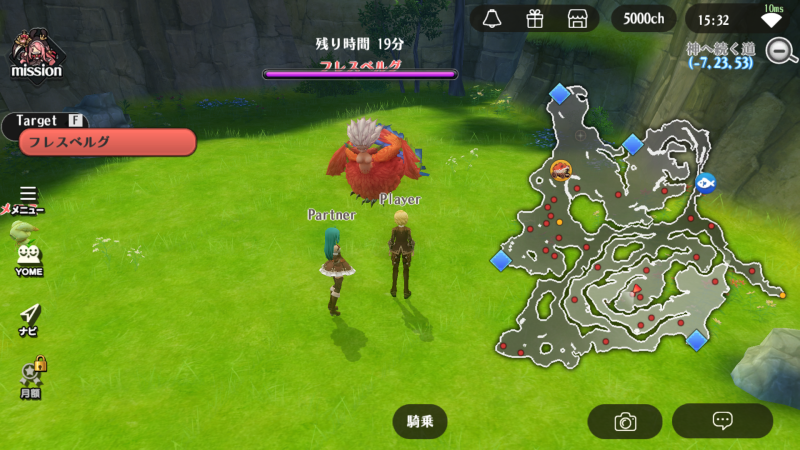
Task: Open the YOME partner menu
Action: click(28, 259)
